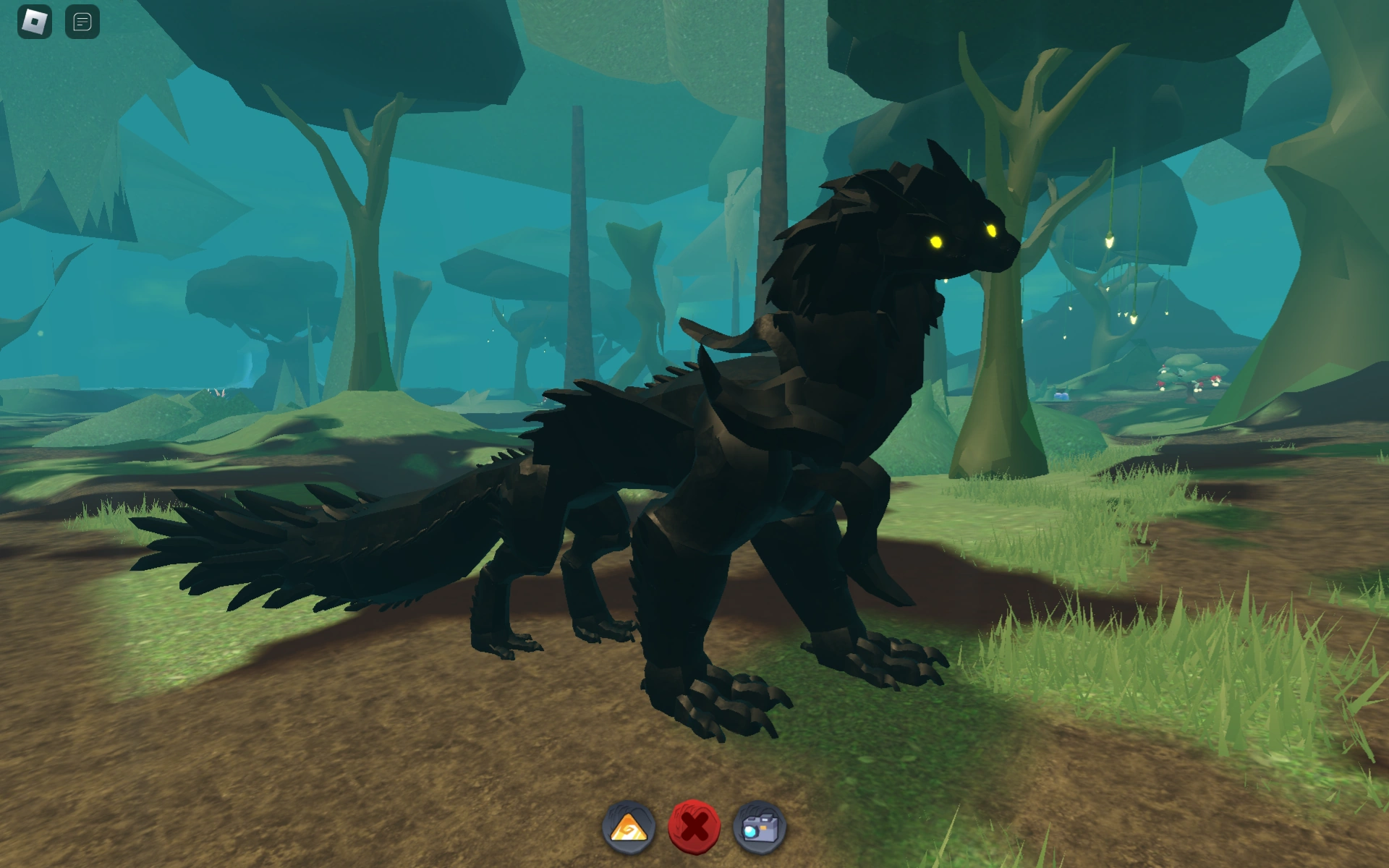Click the chat bubble icon beside Roblox logo
Screen dimensions: 1389x868
pos(82,20)
